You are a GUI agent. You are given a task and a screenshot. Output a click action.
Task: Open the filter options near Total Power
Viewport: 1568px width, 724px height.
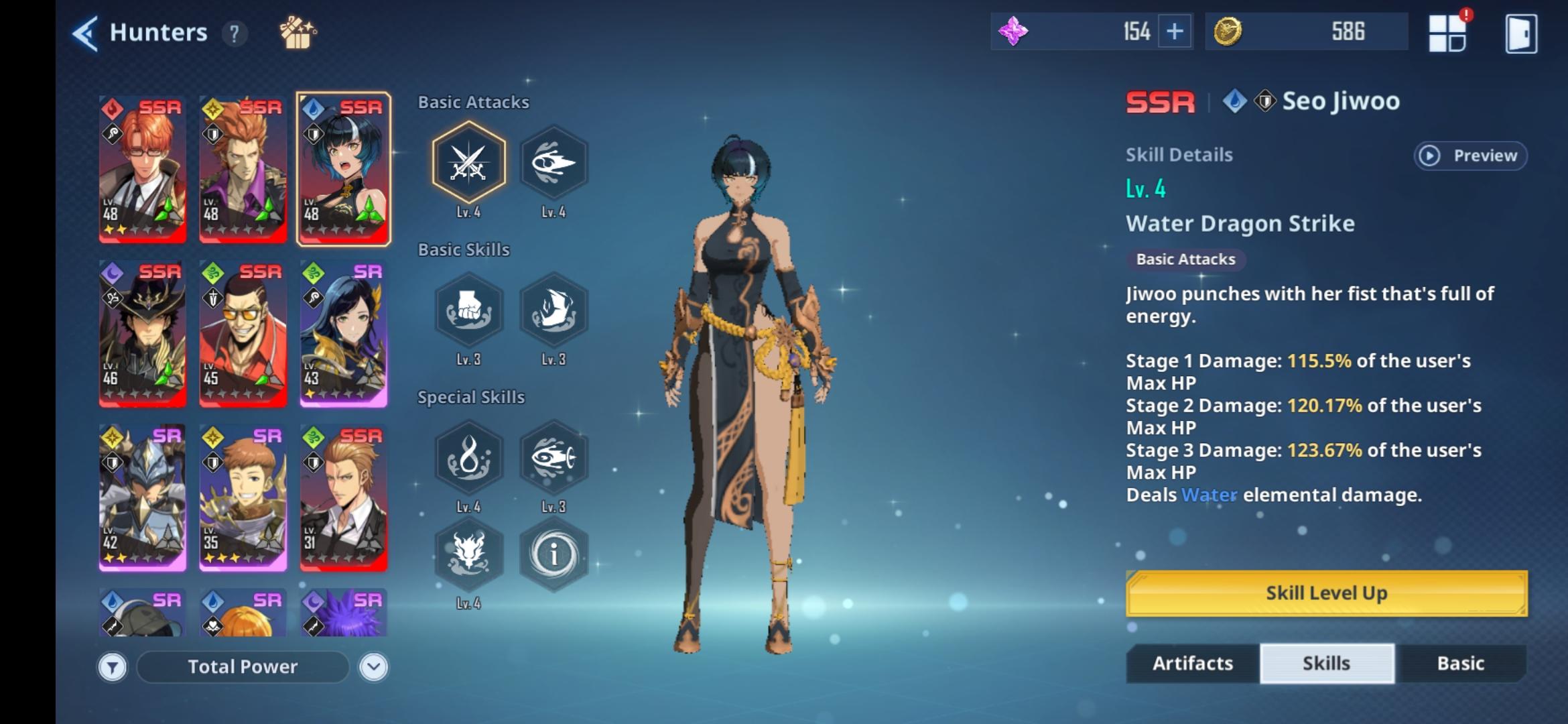113,666
